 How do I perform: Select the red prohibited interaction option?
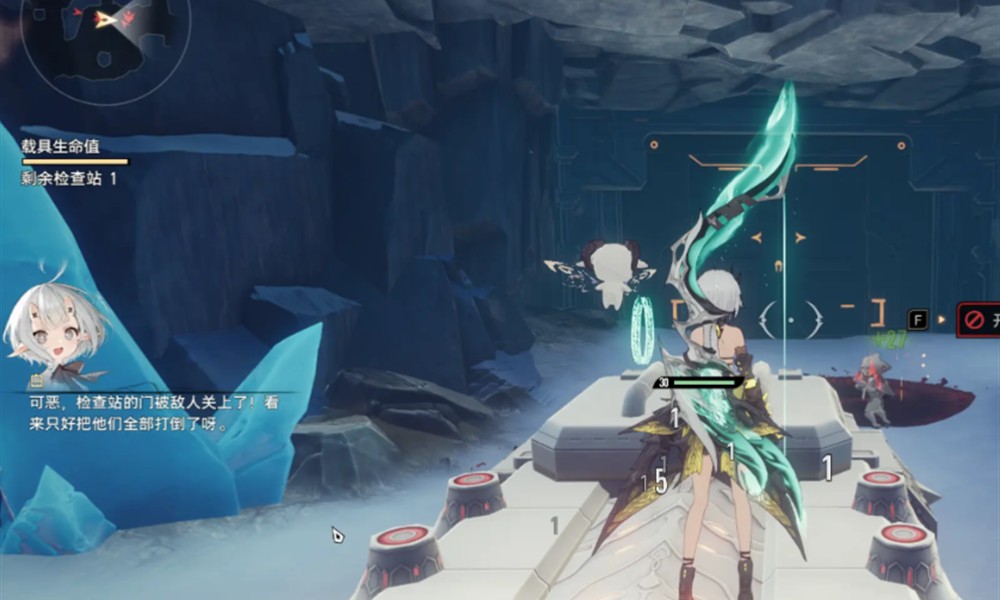pyautogui.click(x=978, y=320)
